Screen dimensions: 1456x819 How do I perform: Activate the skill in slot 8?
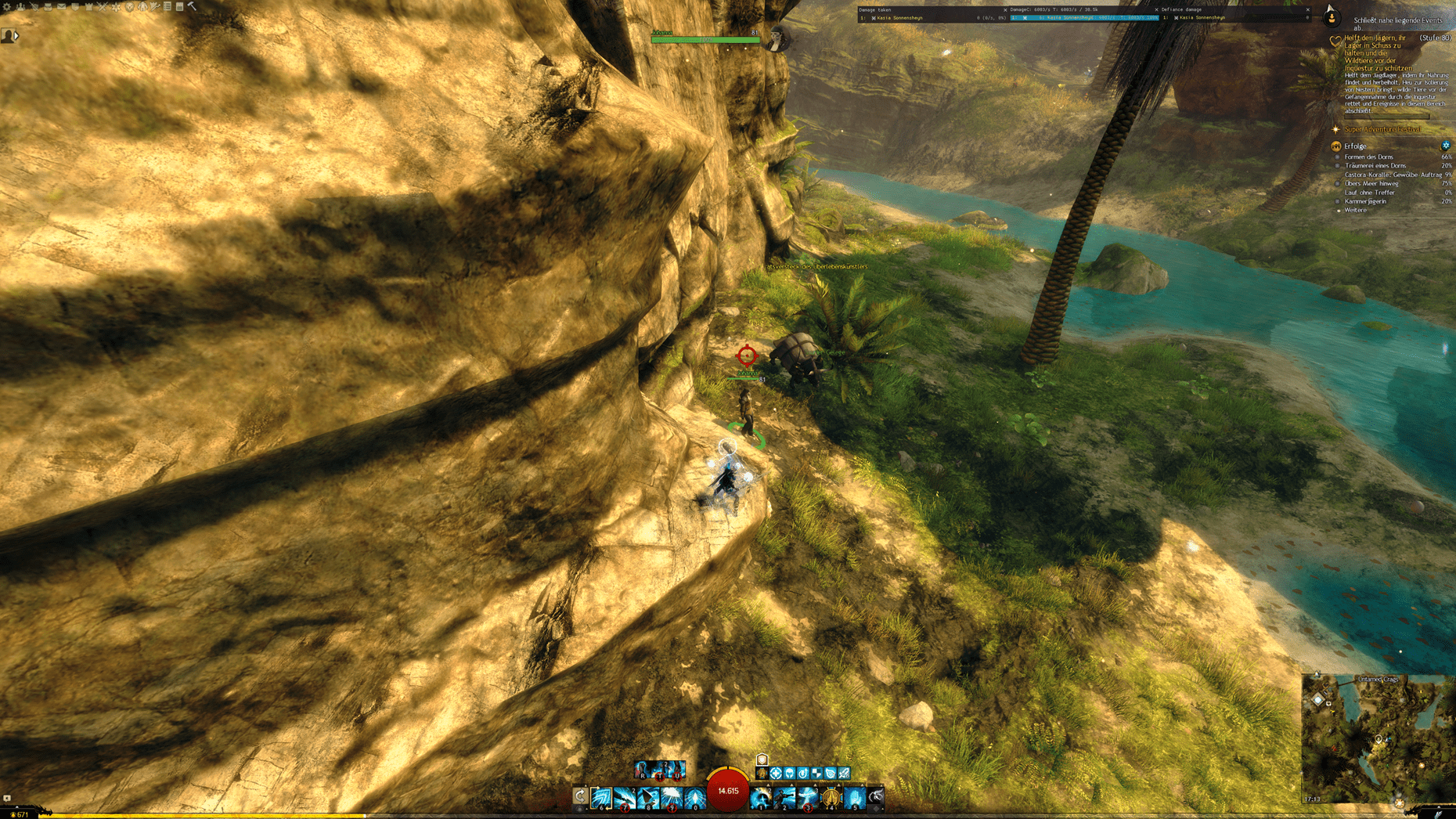648,797
